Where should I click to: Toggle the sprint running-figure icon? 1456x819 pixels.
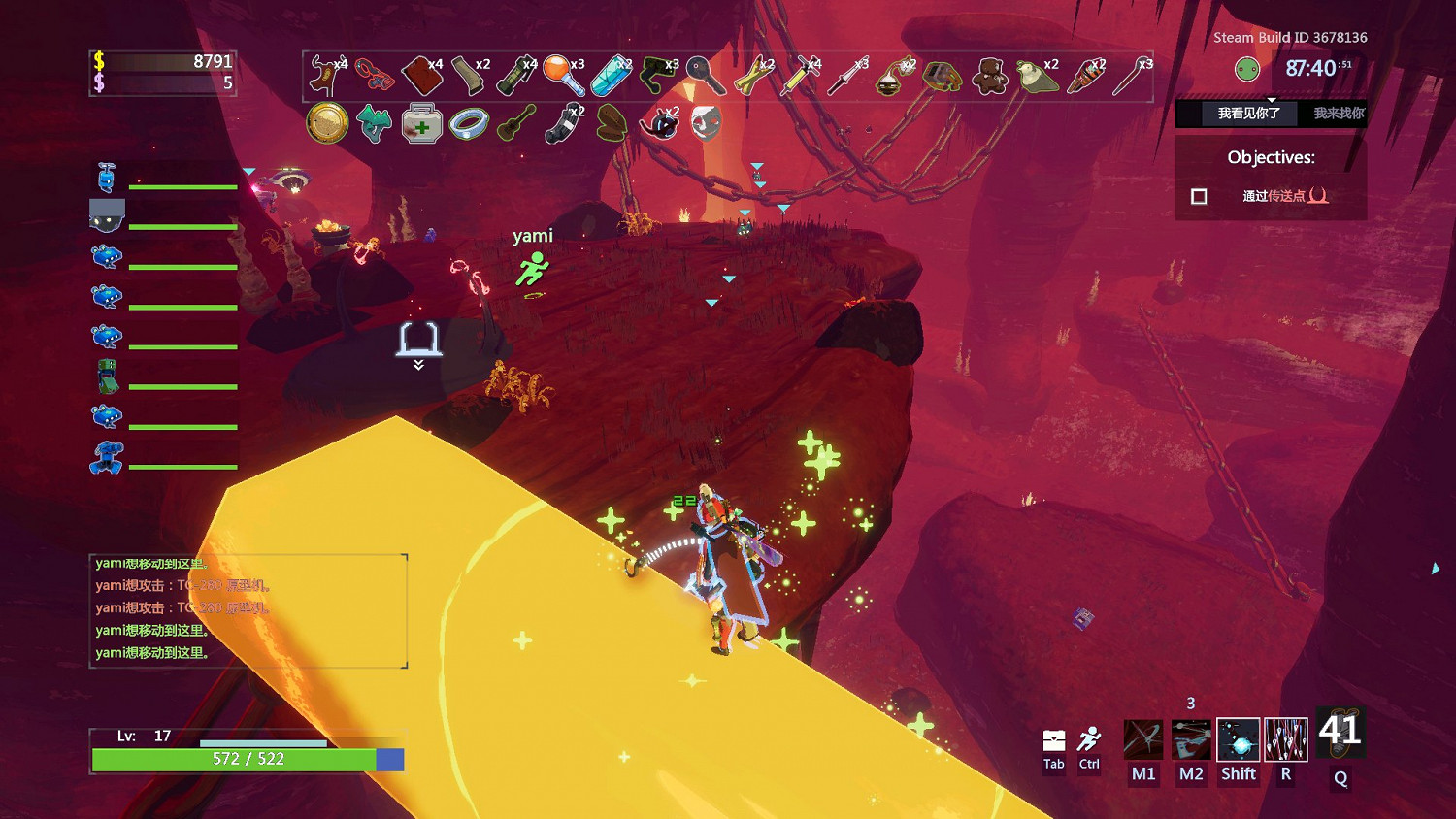1090,739
